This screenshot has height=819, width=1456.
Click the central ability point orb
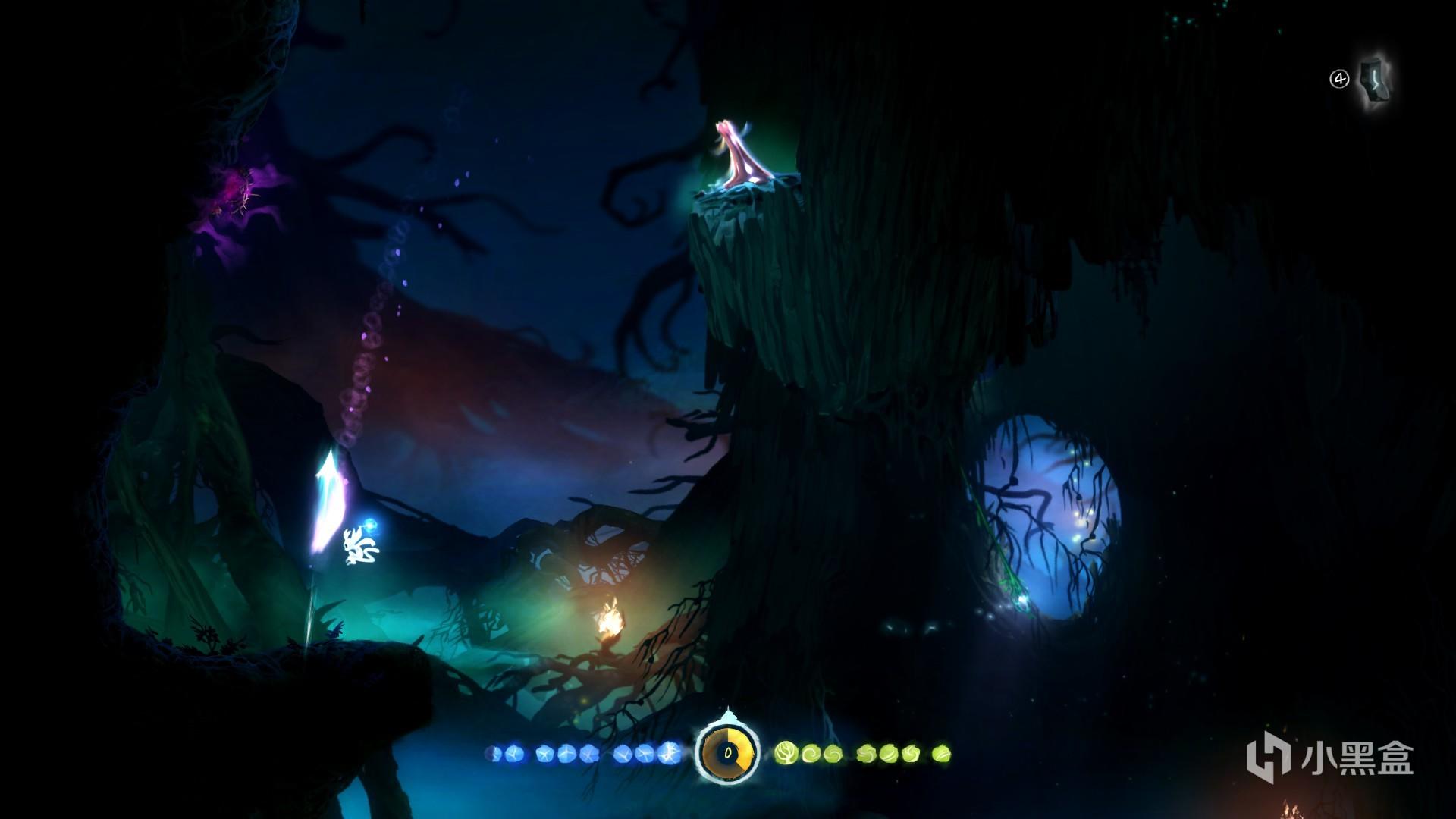tap(728, 752)
